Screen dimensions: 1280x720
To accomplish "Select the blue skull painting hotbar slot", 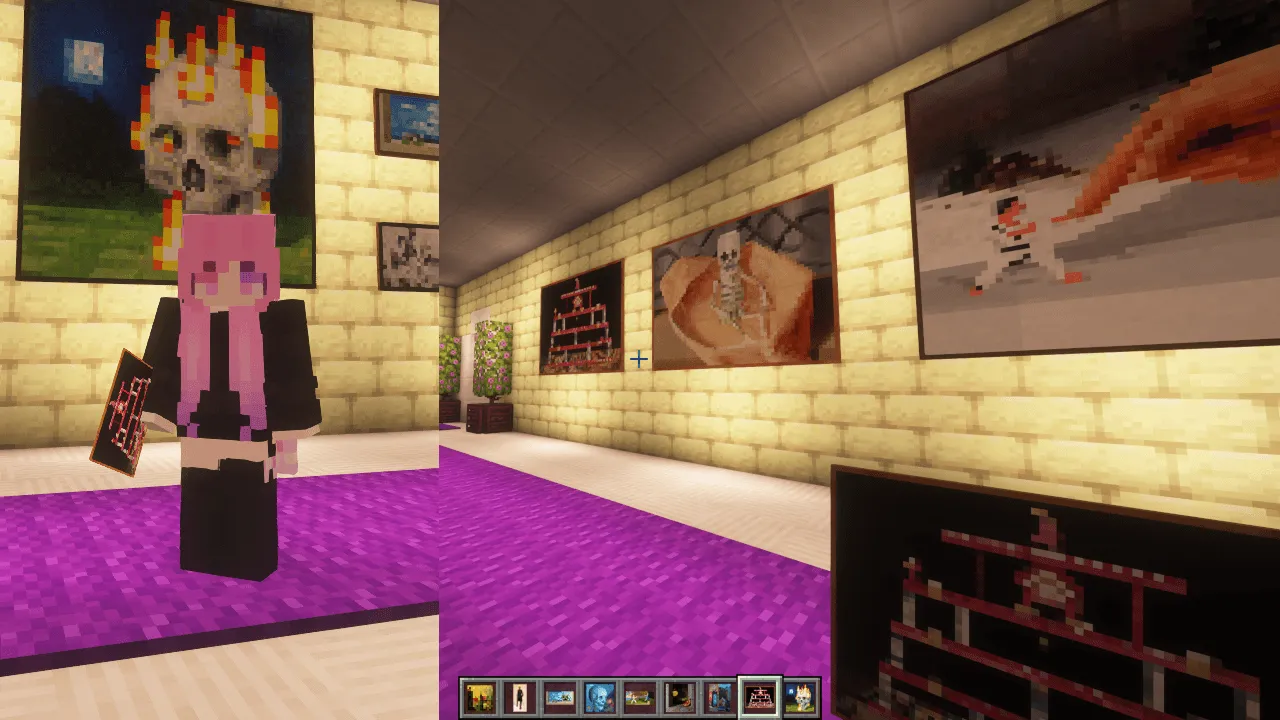I will coord(600,697).
